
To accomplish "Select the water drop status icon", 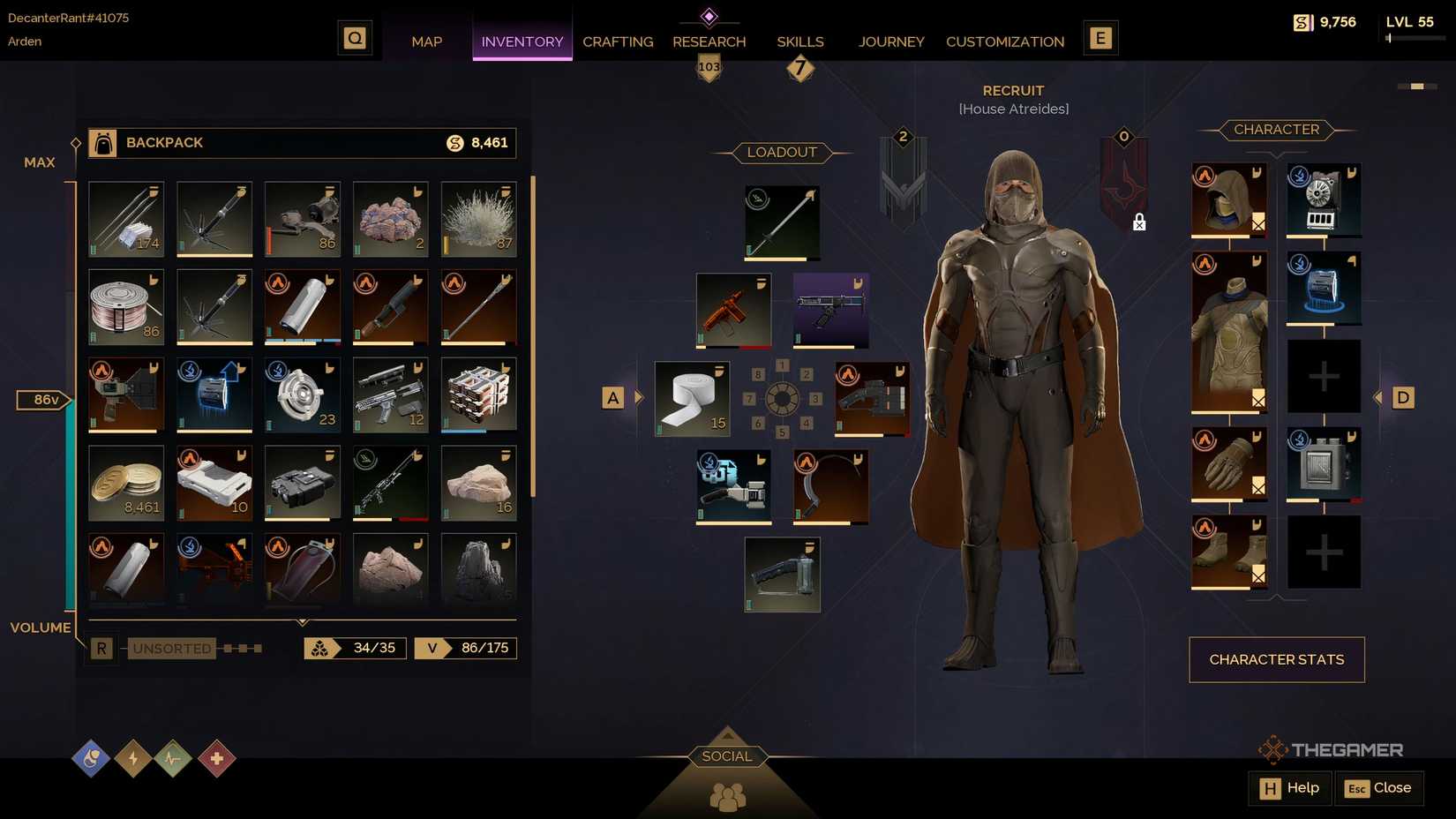I will tap(91, 757).
